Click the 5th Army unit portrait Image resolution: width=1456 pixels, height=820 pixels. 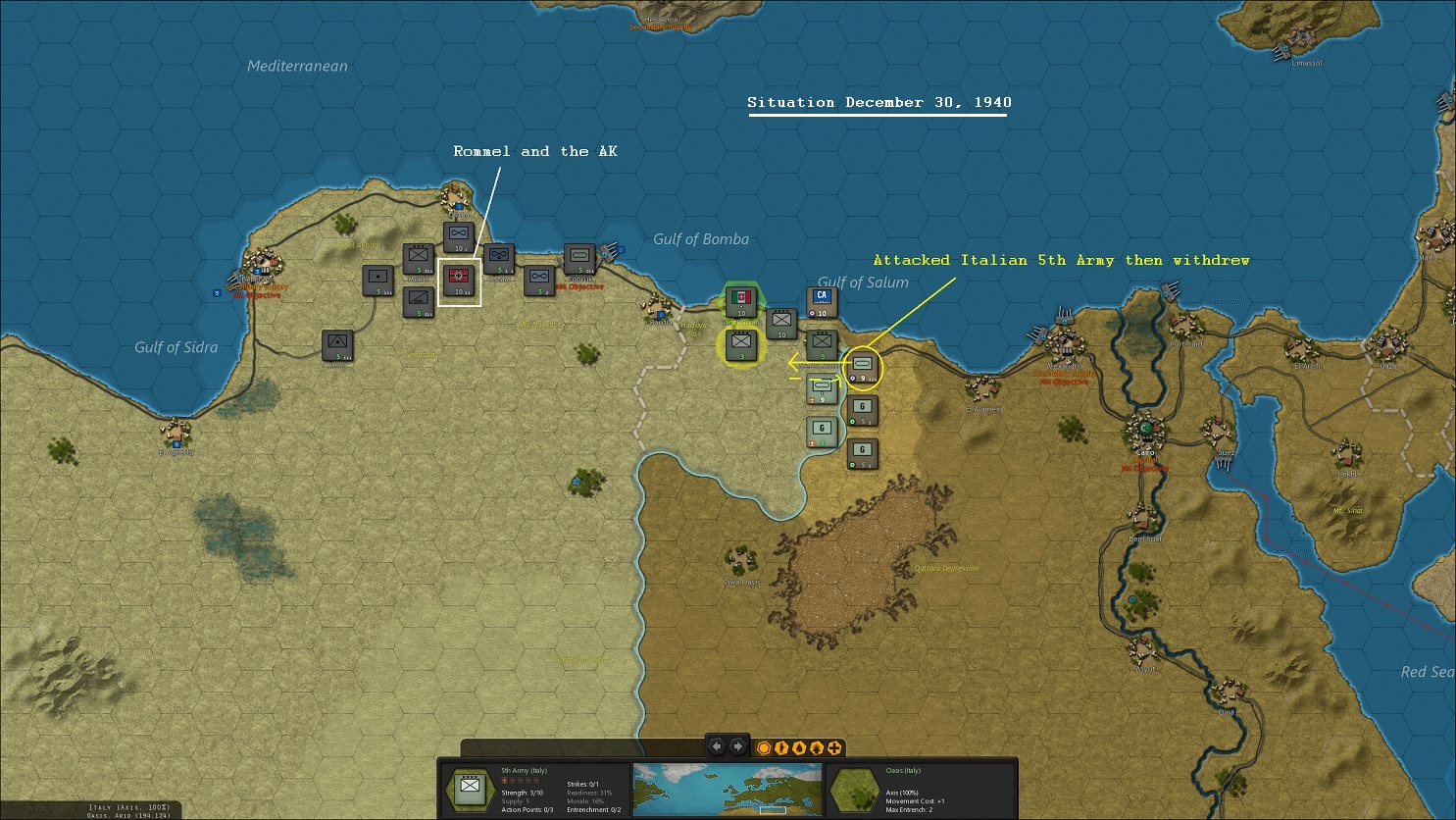click(470, 787)
